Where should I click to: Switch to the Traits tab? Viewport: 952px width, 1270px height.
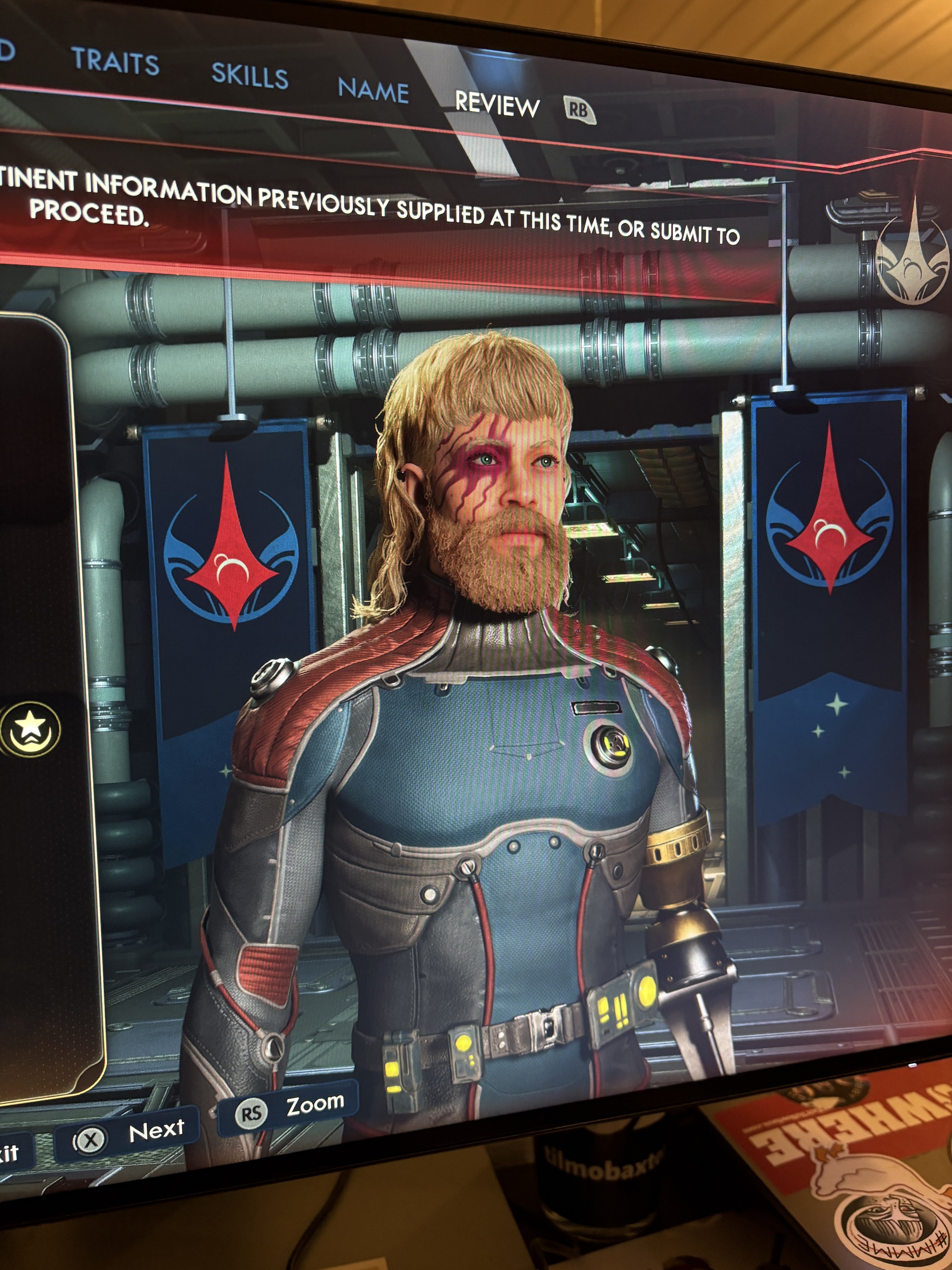coord(116,61)
